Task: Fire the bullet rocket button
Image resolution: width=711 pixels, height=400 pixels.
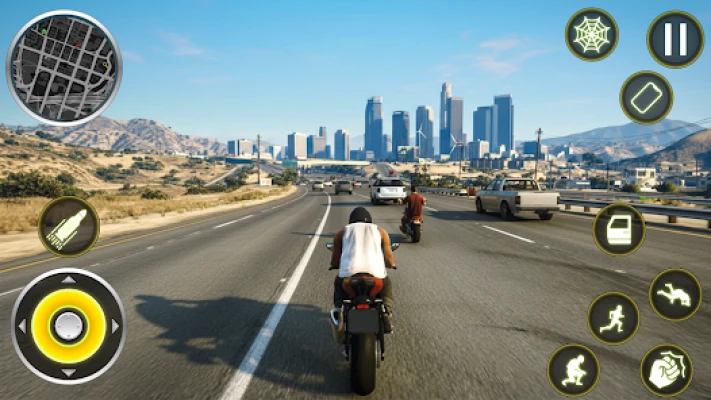Action: click(69, 226)
